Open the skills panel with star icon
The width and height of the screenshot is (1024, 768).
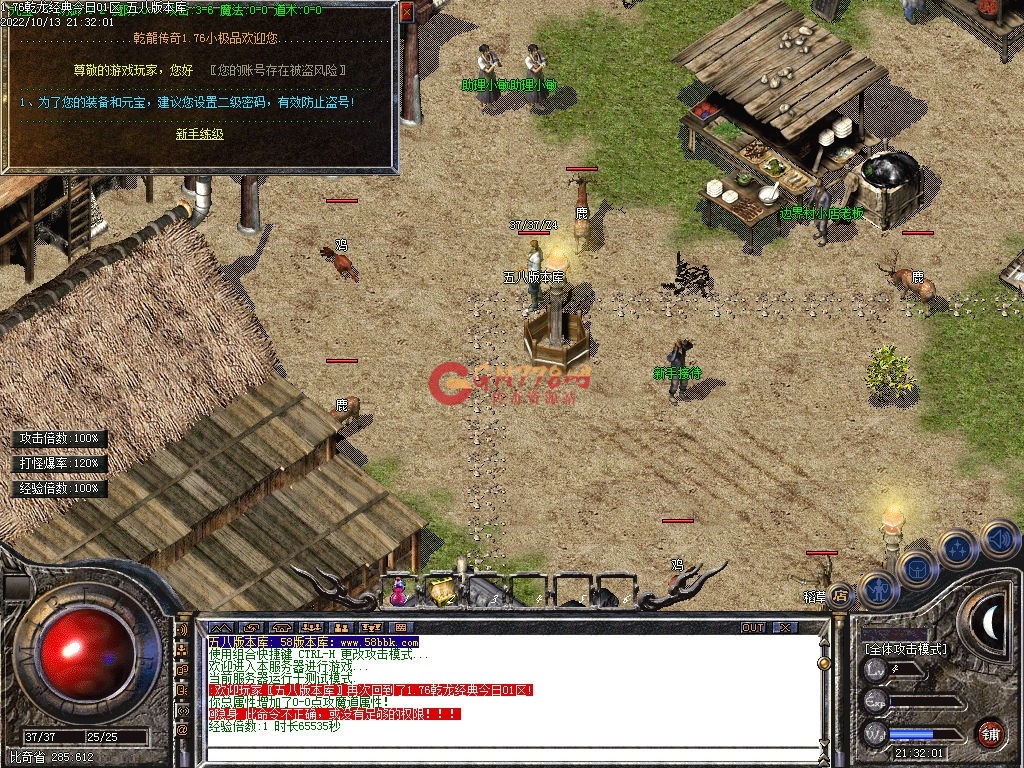tap(958, 549)
